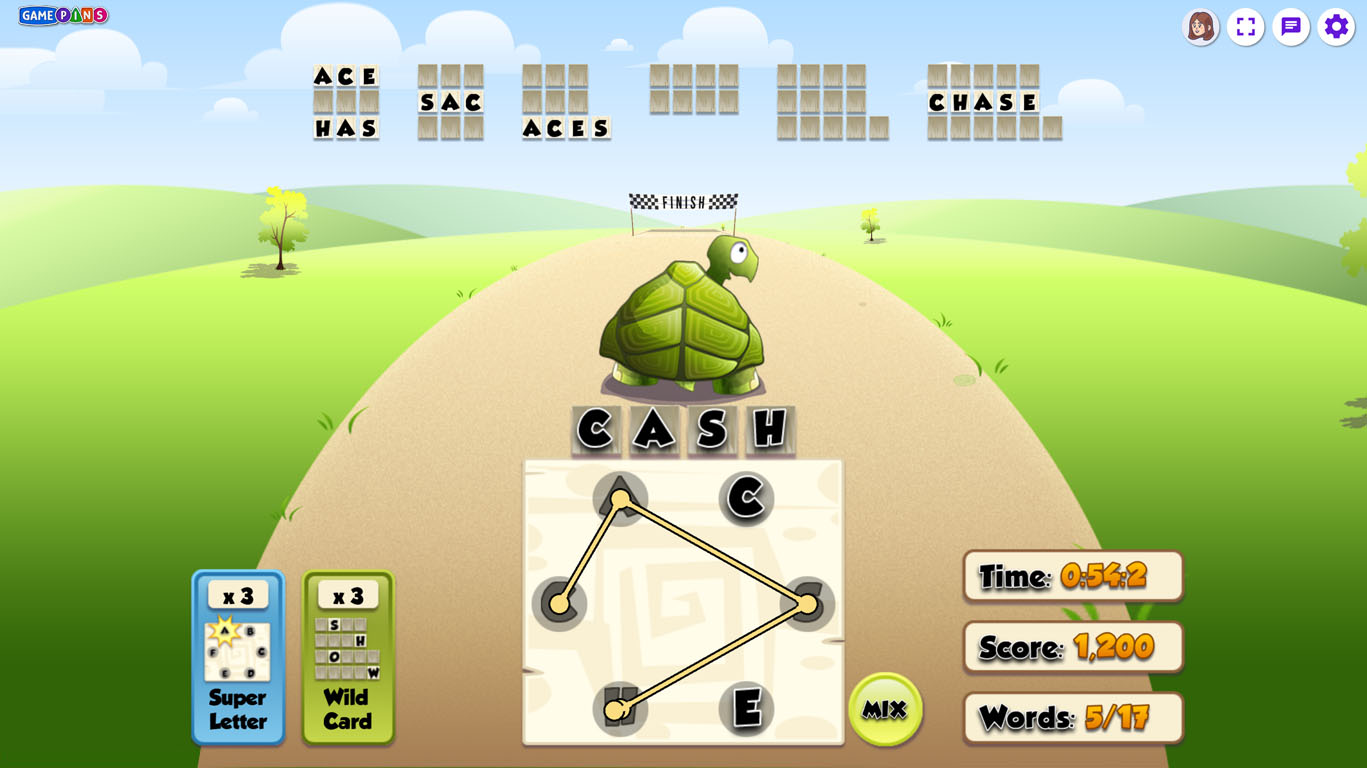
Task: Choose the letter H tile
Action: click(620, 708)
